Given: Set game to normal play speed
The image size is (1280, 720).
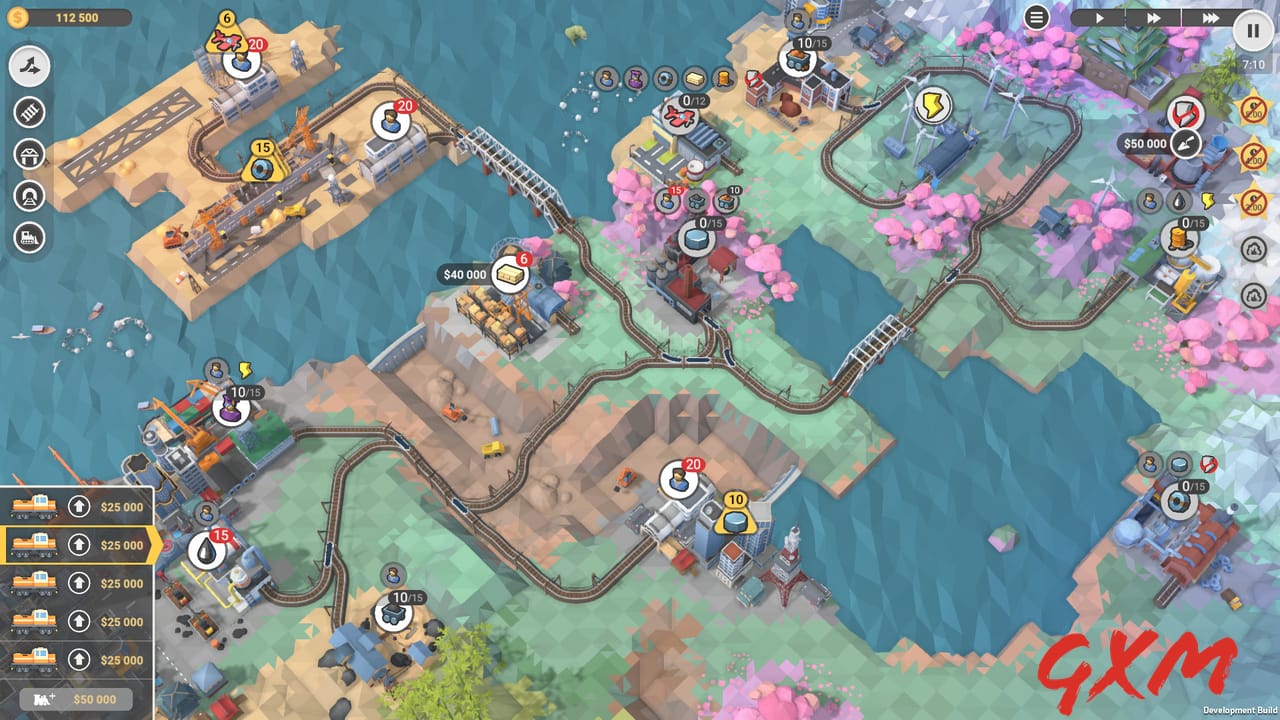Looking at the screenshot, I should [1100, 16].
